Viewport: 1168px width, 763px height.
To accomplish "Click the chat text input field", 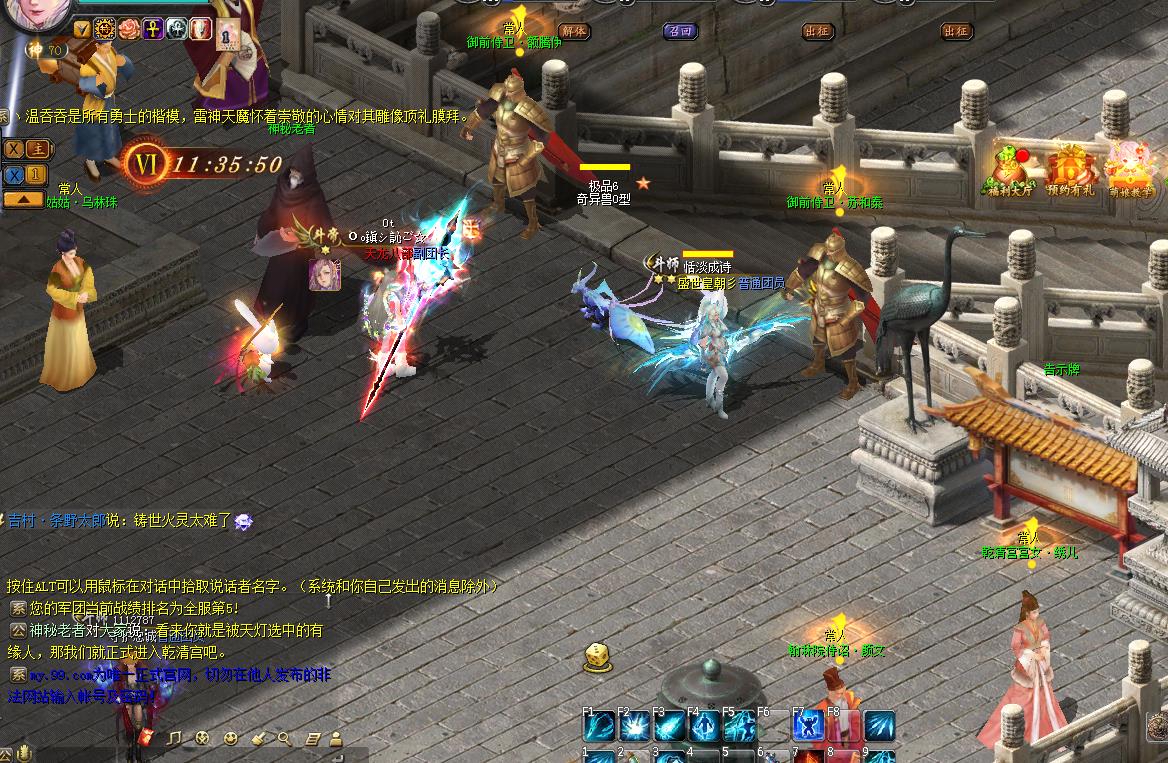I will (200, 755).
